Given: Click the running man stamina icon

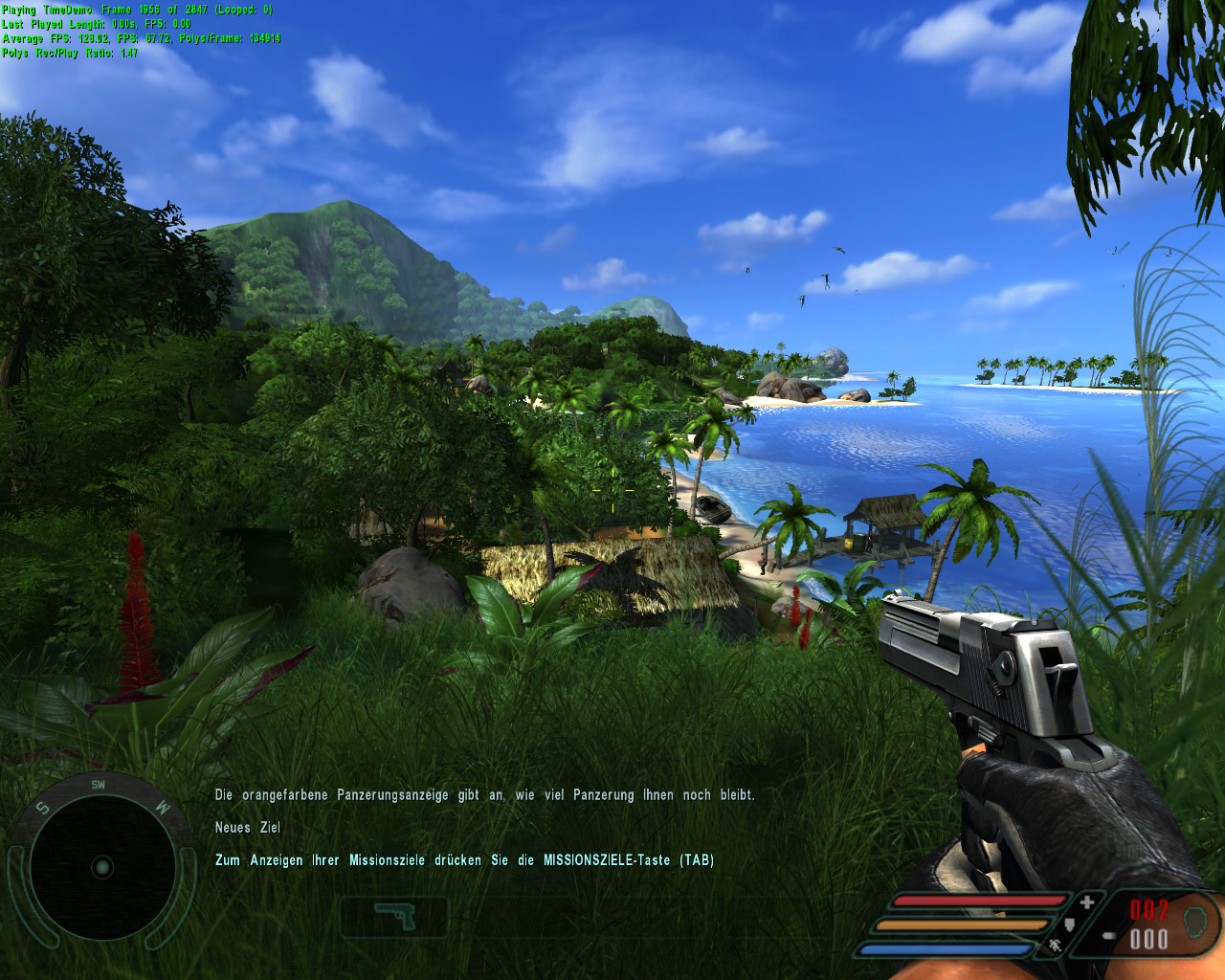Looking at the screenshot, I should 1054,947.
